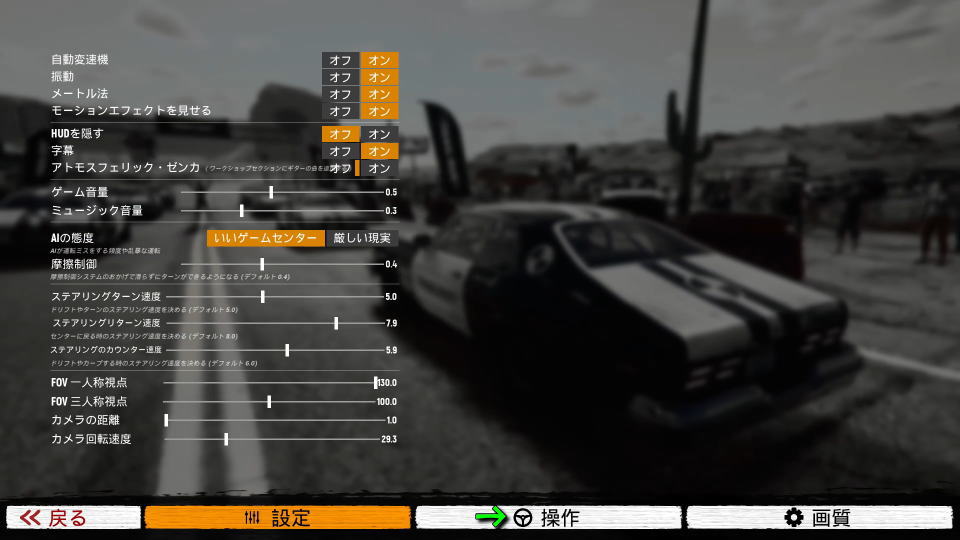Adjust the ミュージック音量 slider
This screenshot has width=960, height=540.
[x=242, y=211]
